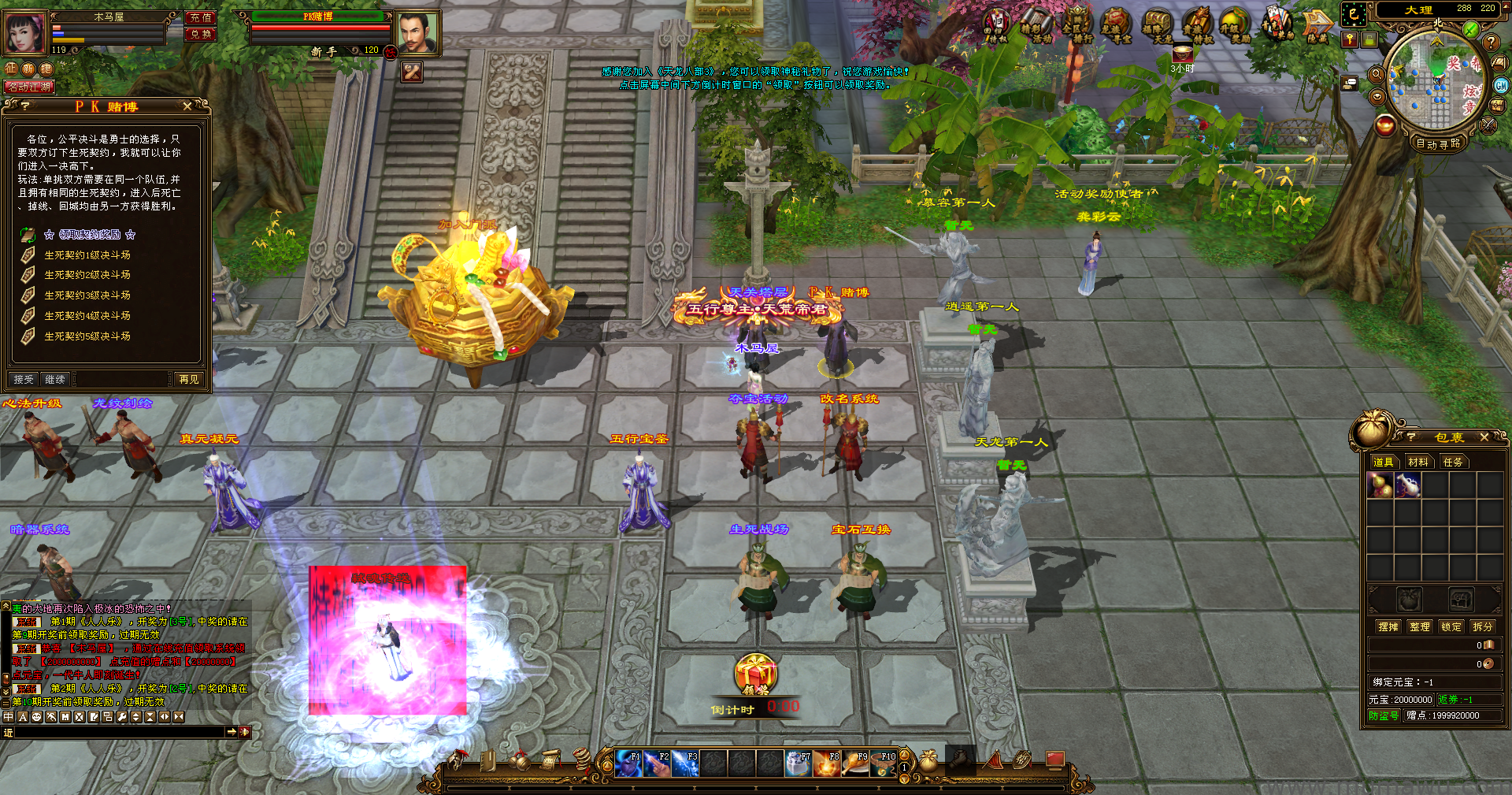Select the gourd item in bag
Viewport: 1512px width, 795px height.
pos(1380,485)
